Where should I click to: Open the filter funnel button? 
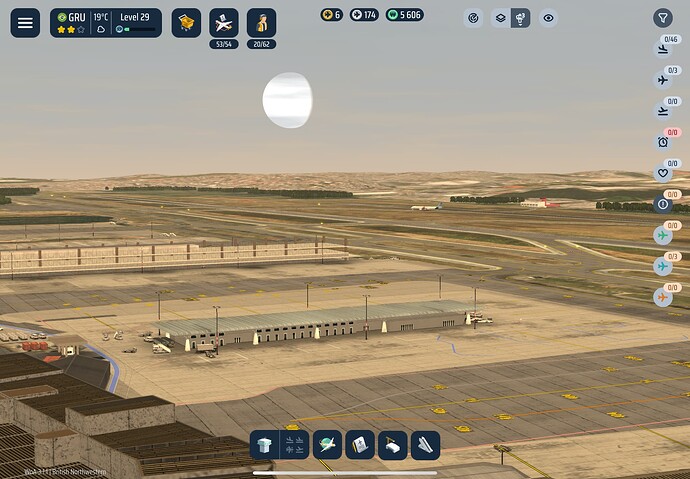tap(663, 18)
